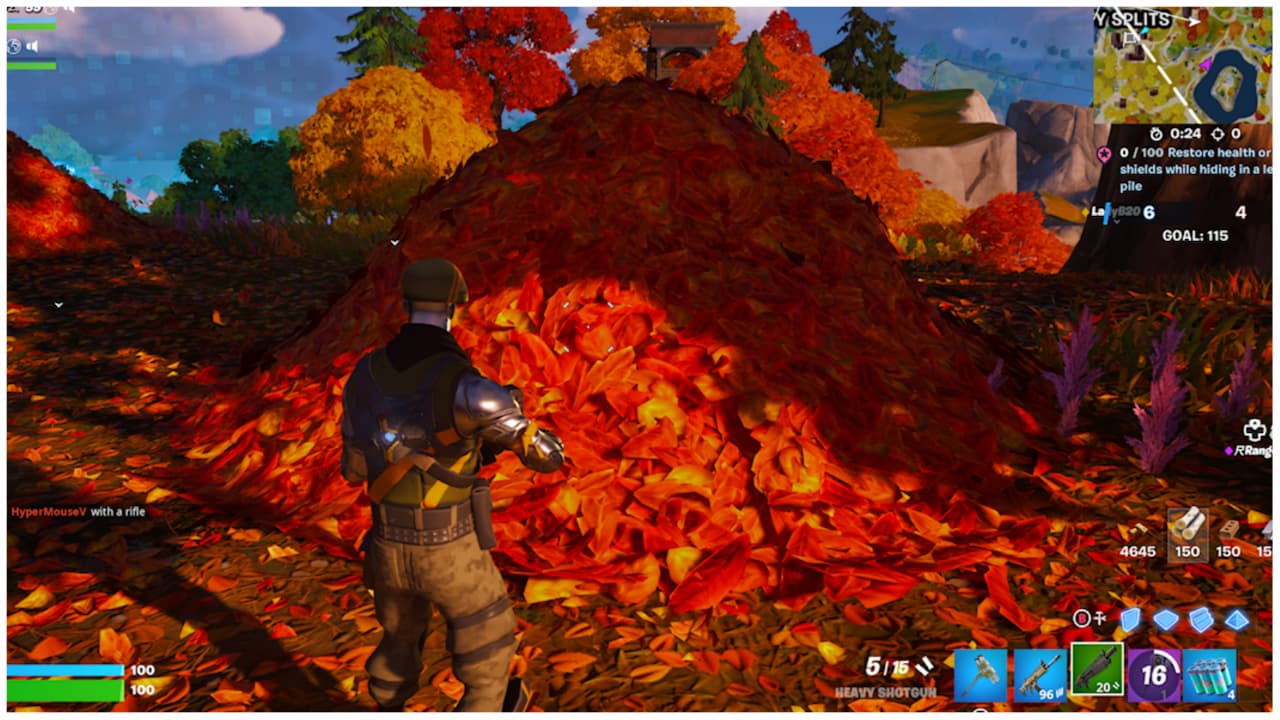Select the purple item showing 16 charges
Image resolution: width=1280 pixels, height=720 pixels.
point(1154,674)
